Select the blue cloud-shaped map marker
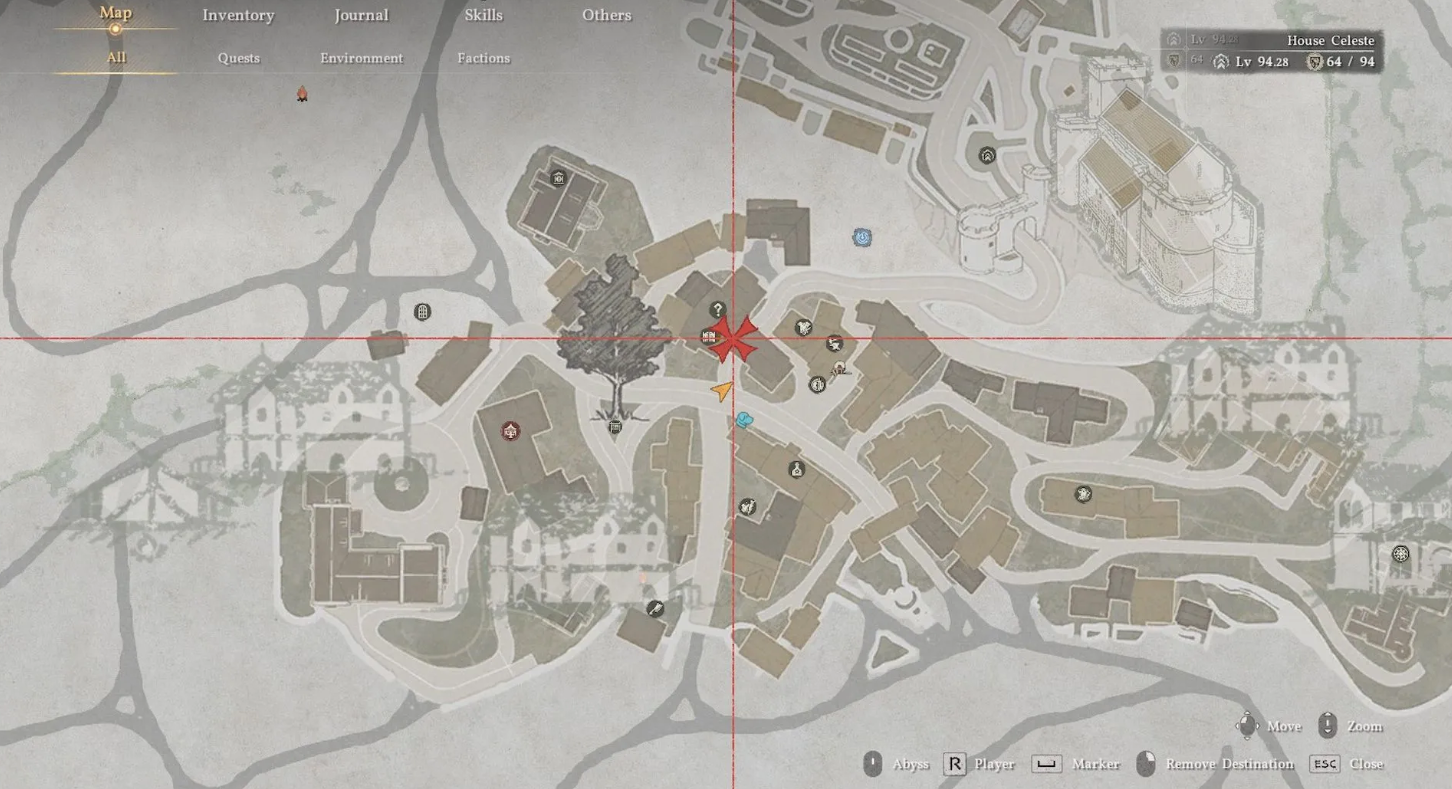 click(x=744, y=420)
